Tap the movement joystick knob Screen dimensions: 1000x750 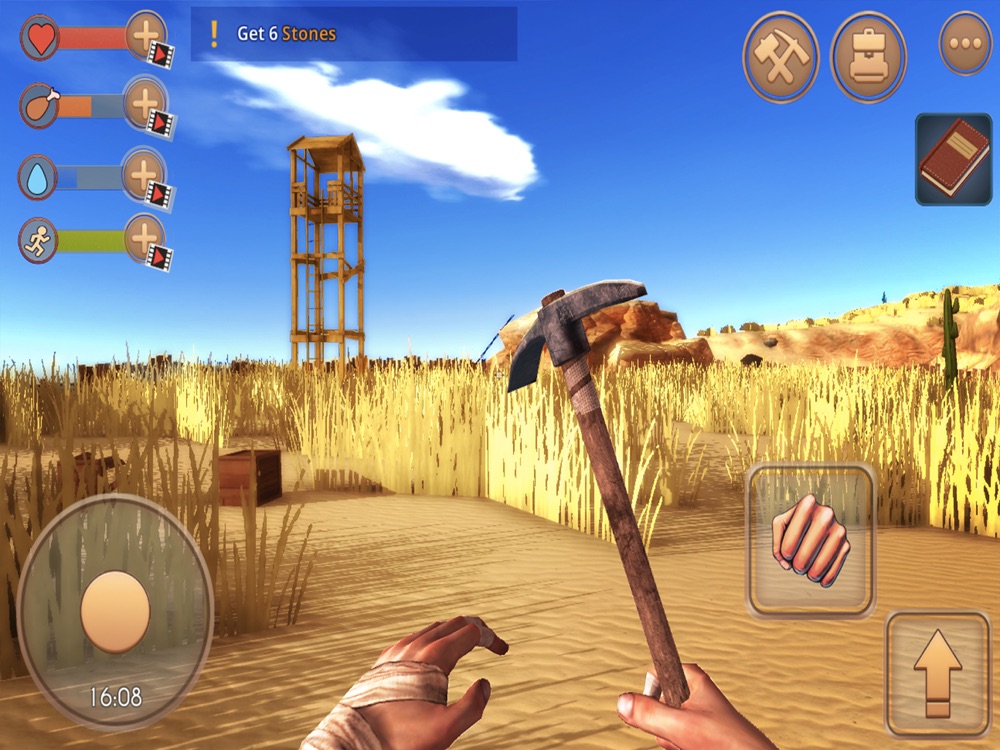(x=115, y=610)
